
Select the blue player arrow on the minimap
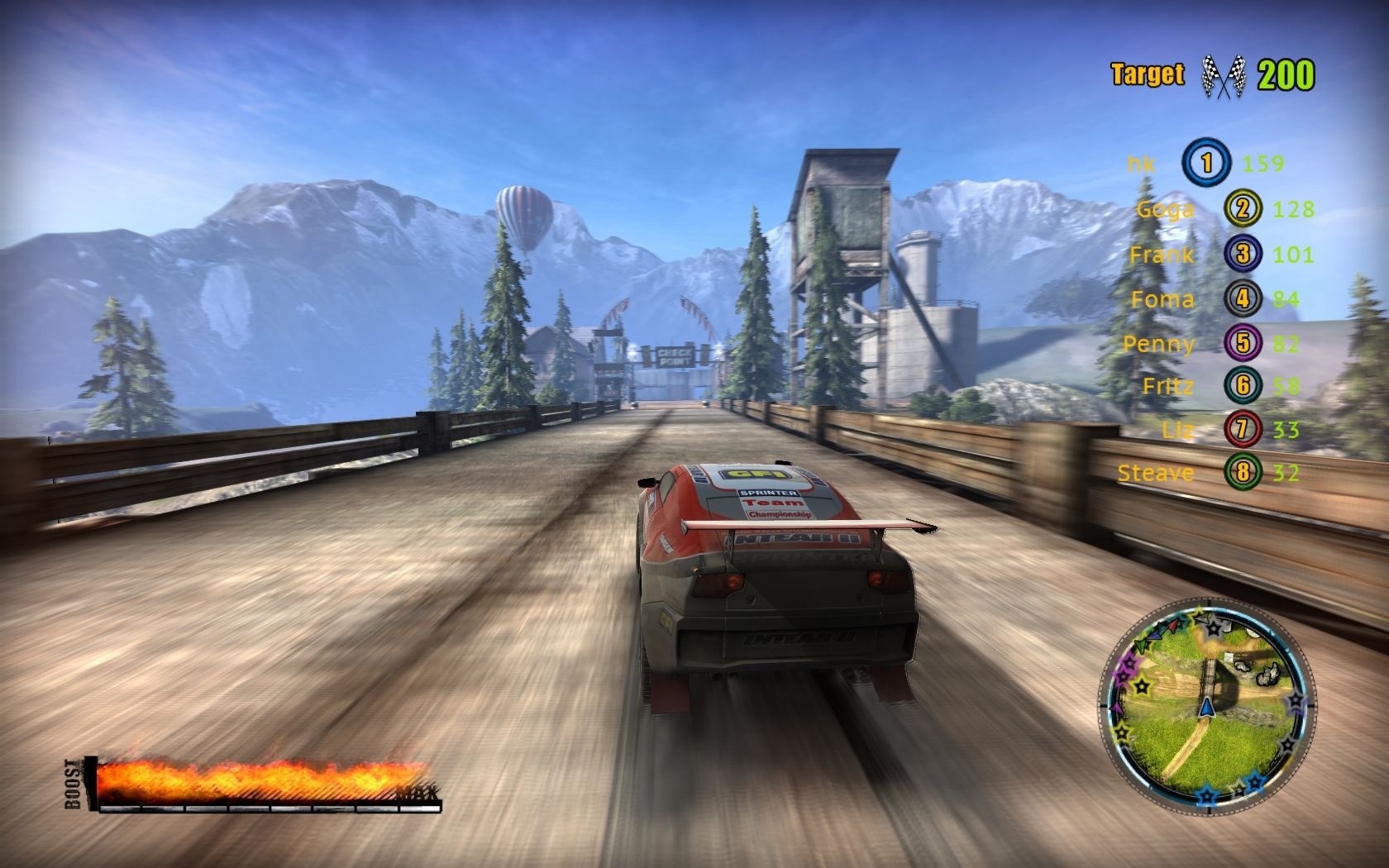pyautogui.click(x=1205, y=708)
